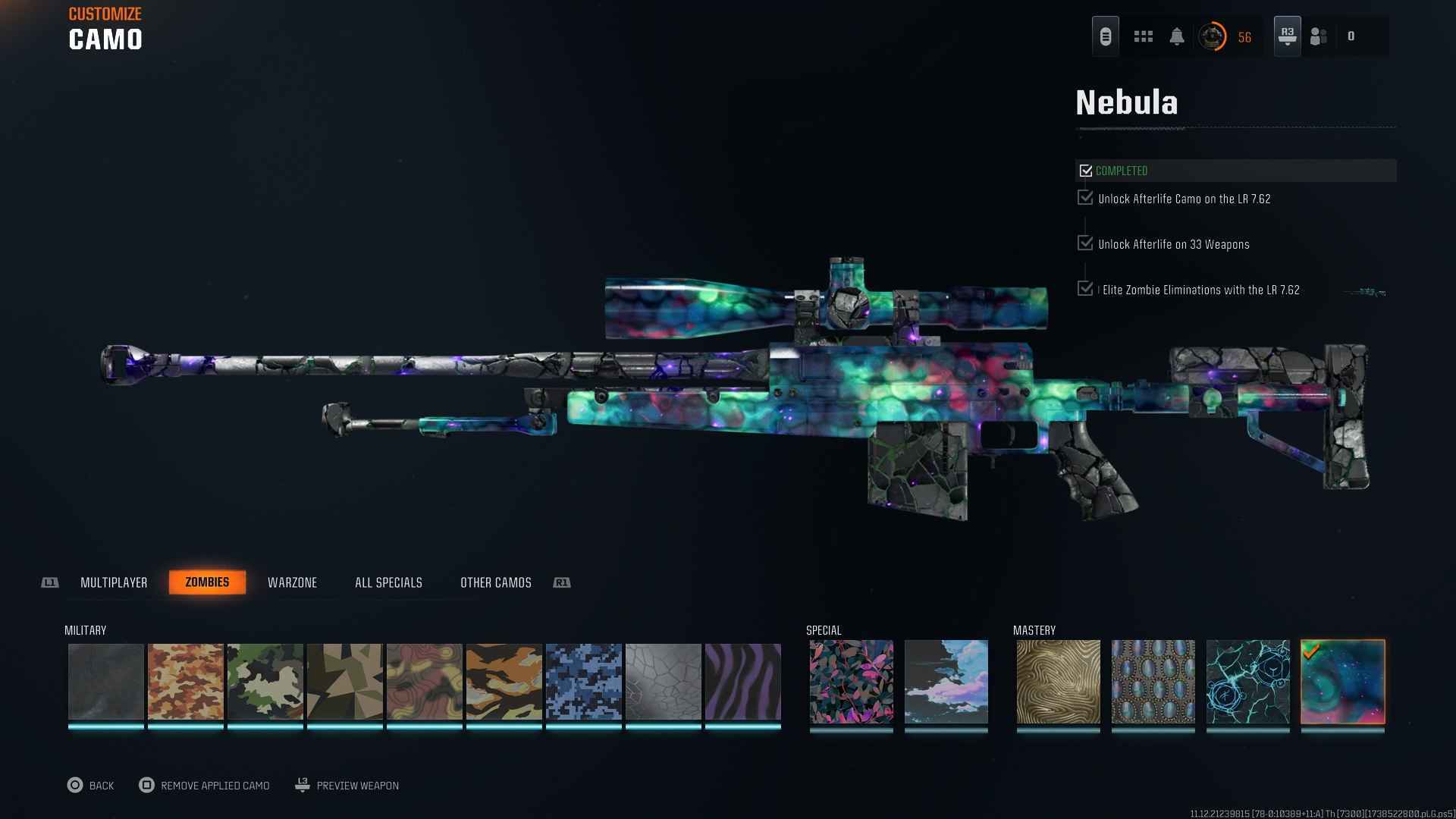Switch to the Multiplayer camo tab

[114, 582]
